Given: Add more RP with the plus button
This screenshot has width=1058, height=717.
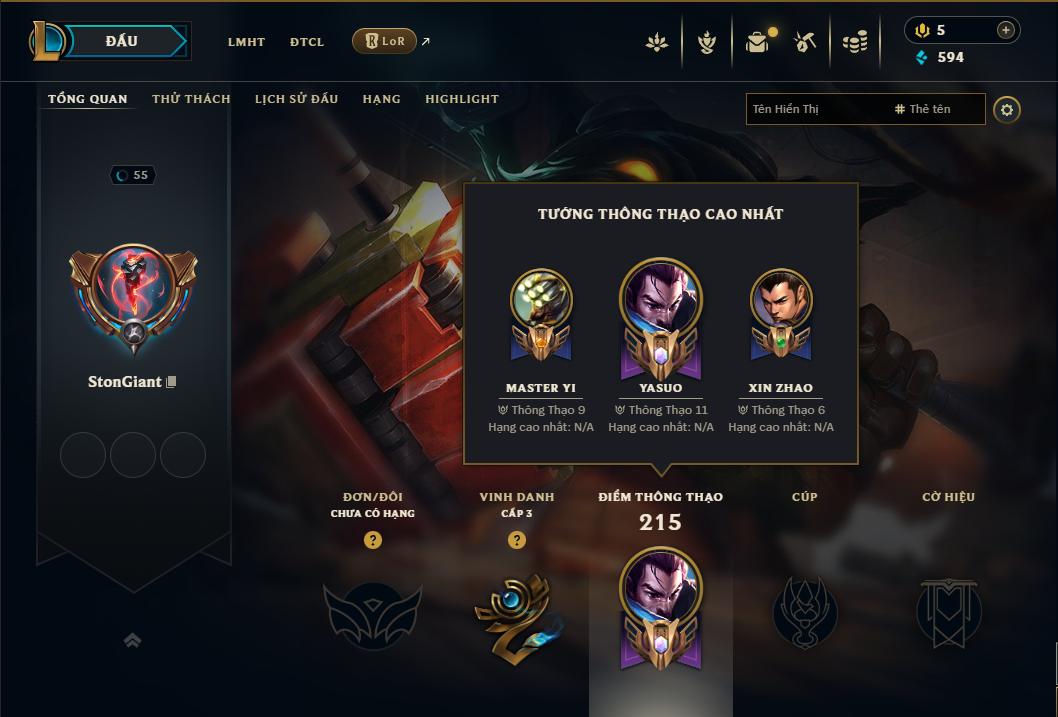Looking at the screenshot, I should coord(1005,30).
